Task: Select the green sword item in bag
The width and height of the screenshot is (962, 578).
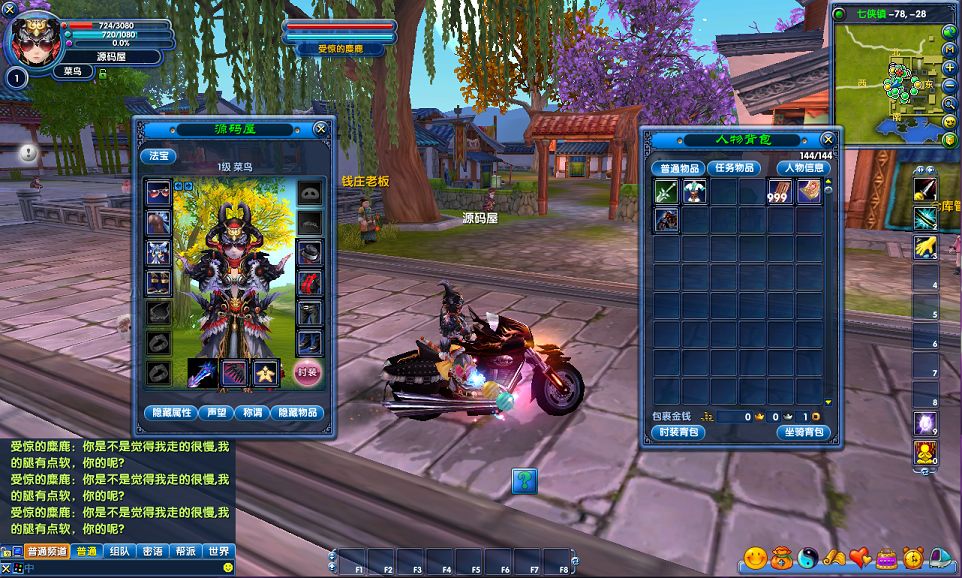Action: click(x=666, y=192)
